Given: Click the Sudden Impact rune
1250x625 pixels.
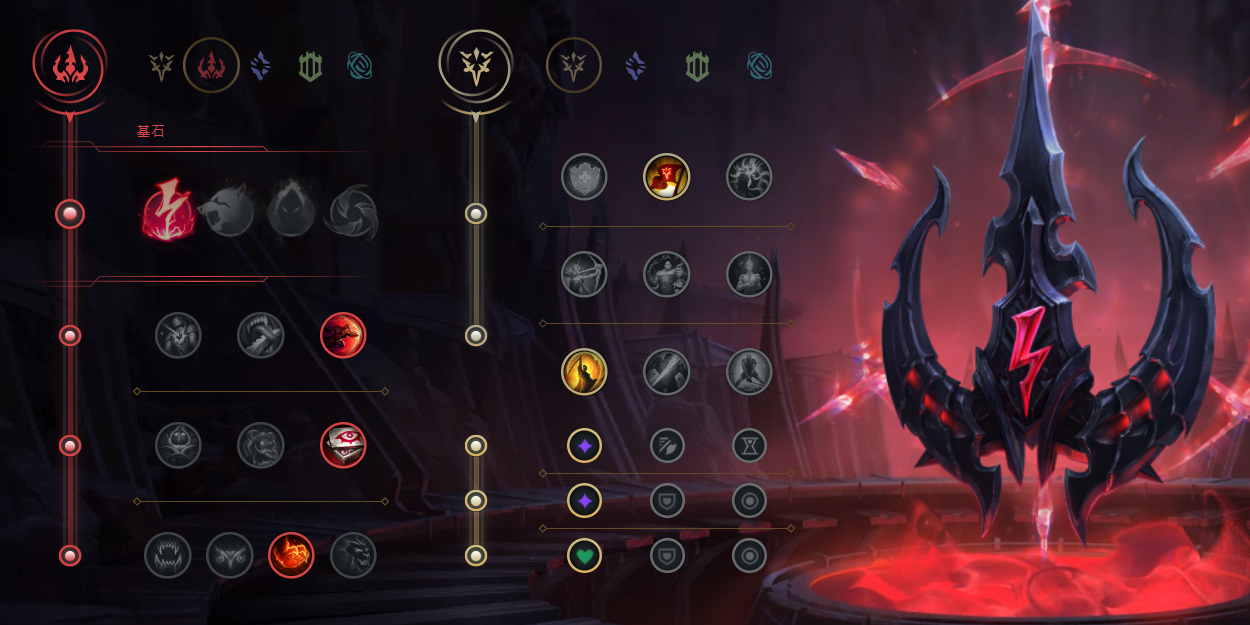Looking at the screenshot, I should [x=343, y=336].
